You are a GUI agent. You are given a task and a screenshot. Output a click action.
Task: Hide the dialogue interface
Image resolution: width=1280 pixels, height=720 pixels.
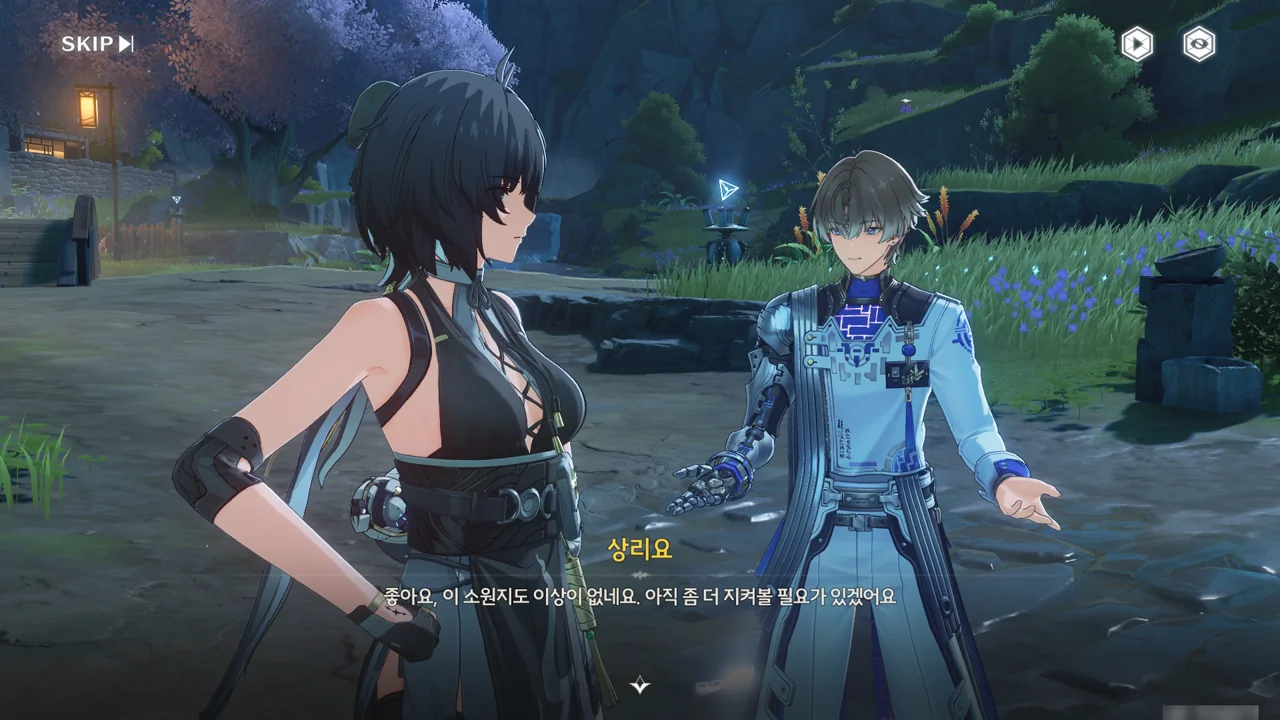click(x=1199, y=44)
